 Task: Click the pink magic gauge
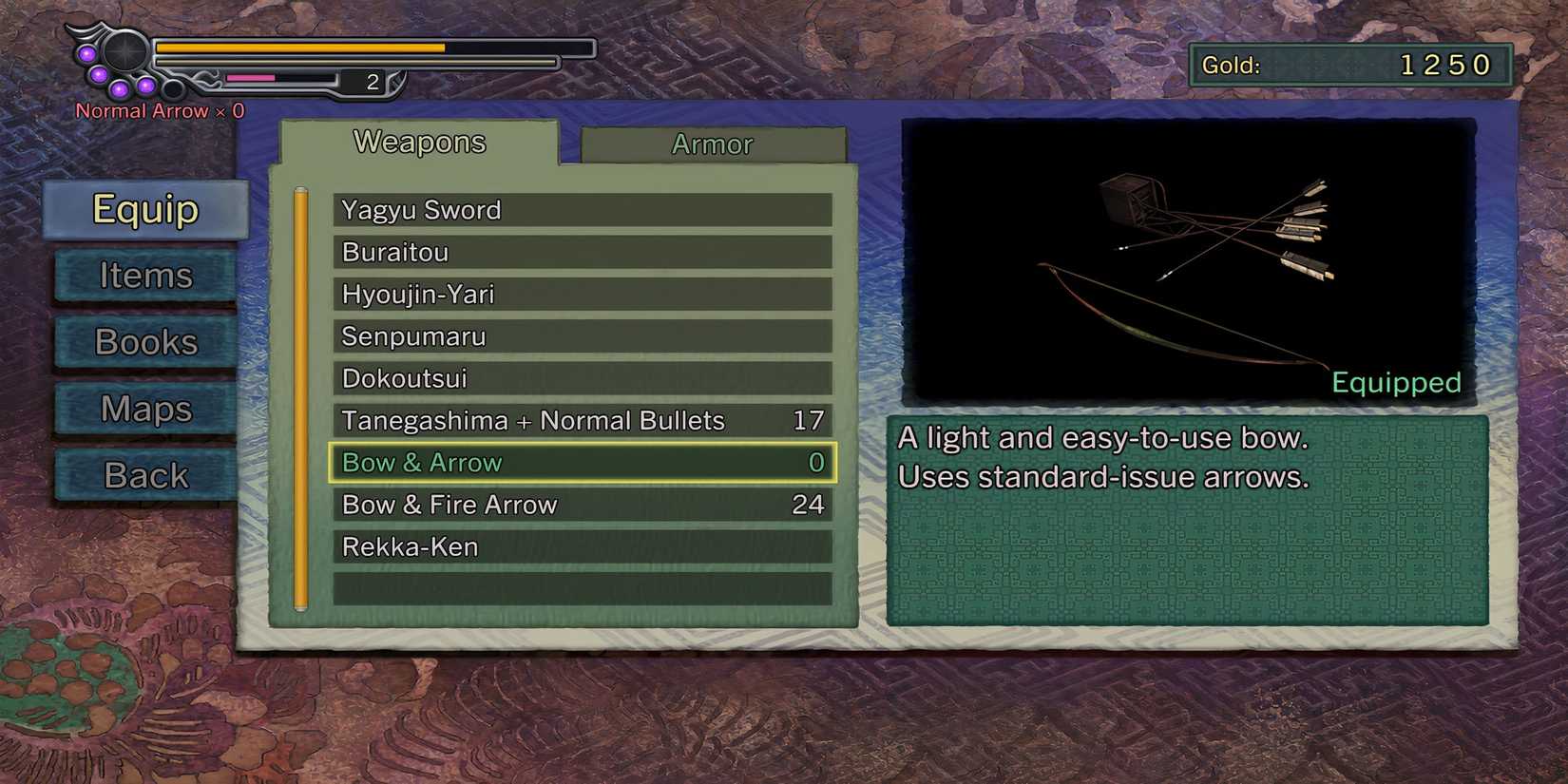coord(249,79)
